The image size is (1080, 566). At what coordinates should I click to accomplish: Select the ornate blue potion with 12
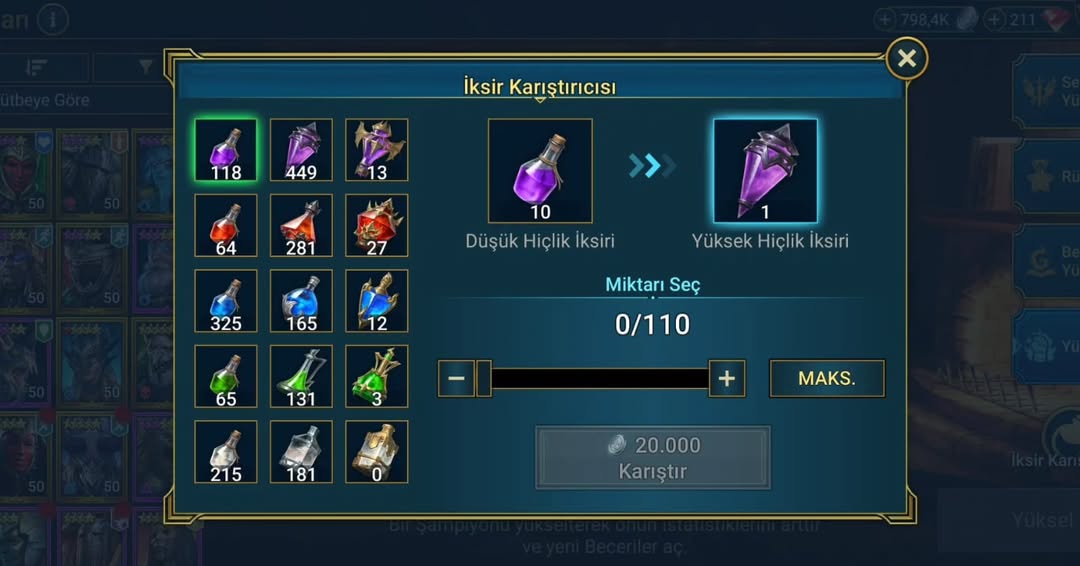coord(377,301)
